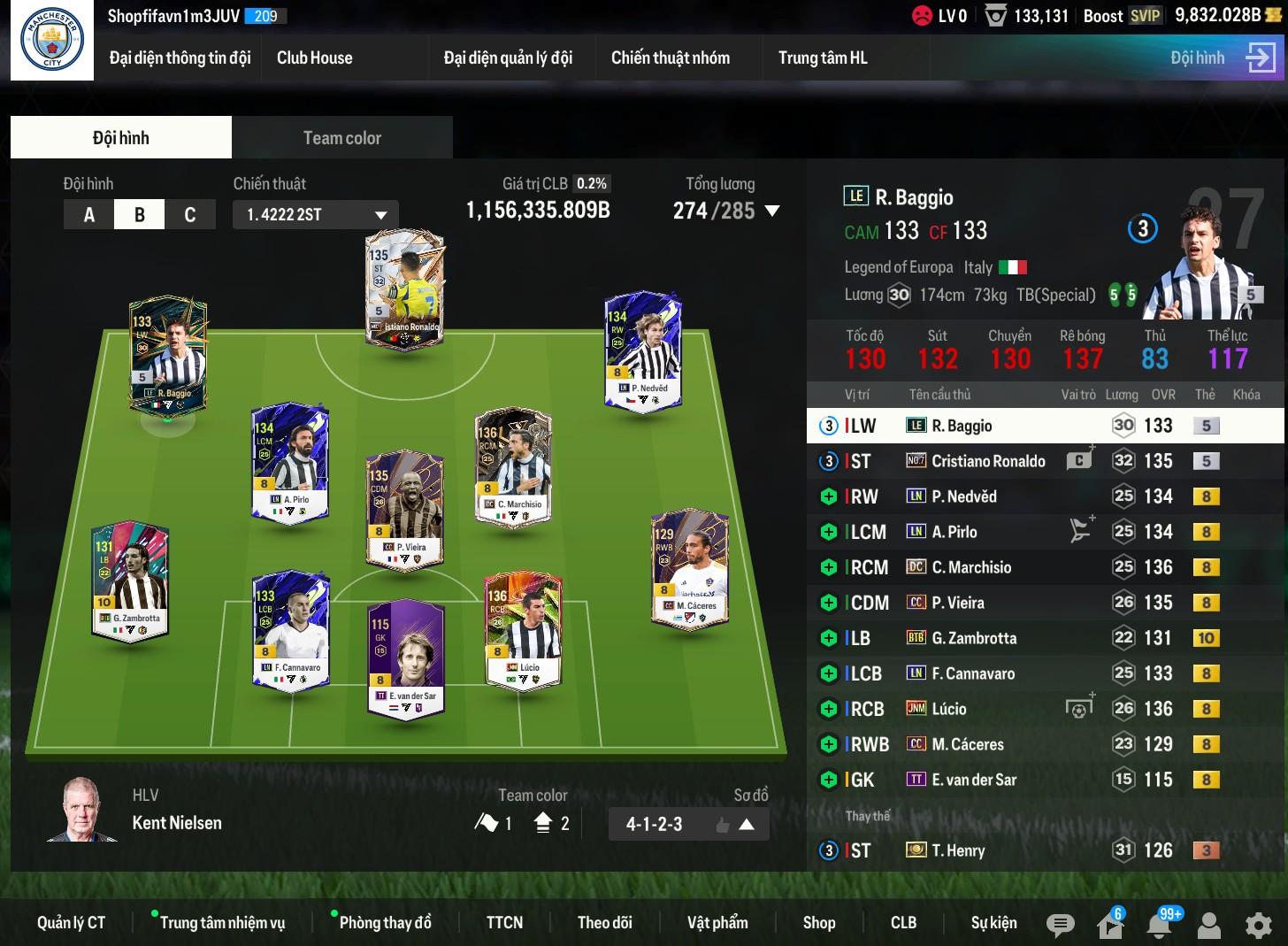Open the settings gear icon
Viewport: 1288px width, 946px height.
[x=1258, y=925]
